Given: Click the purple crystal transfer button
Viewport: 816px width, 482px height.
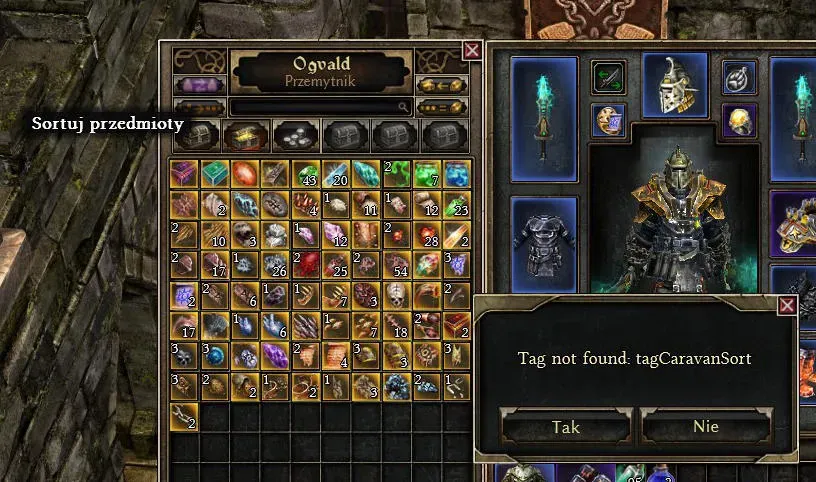Looking at the screenshot, I should [x=199, y=85].
